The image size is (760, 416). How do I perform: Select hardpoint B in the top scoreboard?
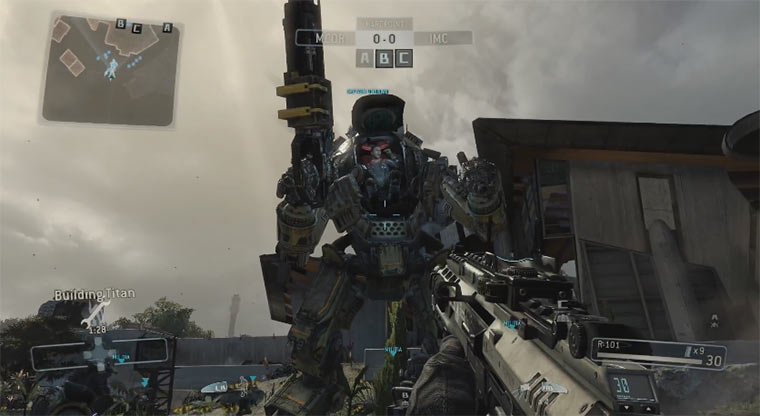point(384,58)
